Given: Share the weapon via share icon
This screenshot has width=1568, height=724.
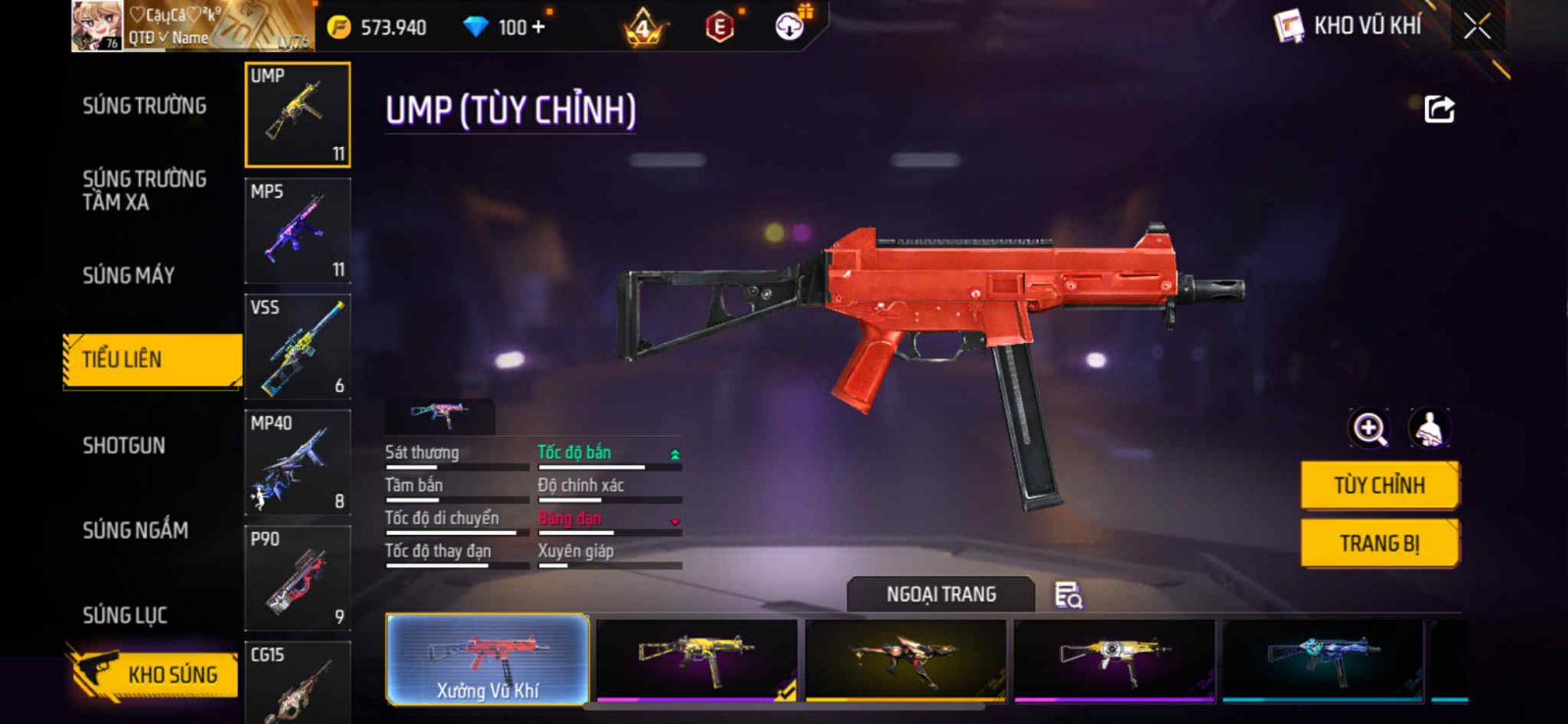Looking at the screenshot, I should click(1439, 109).
